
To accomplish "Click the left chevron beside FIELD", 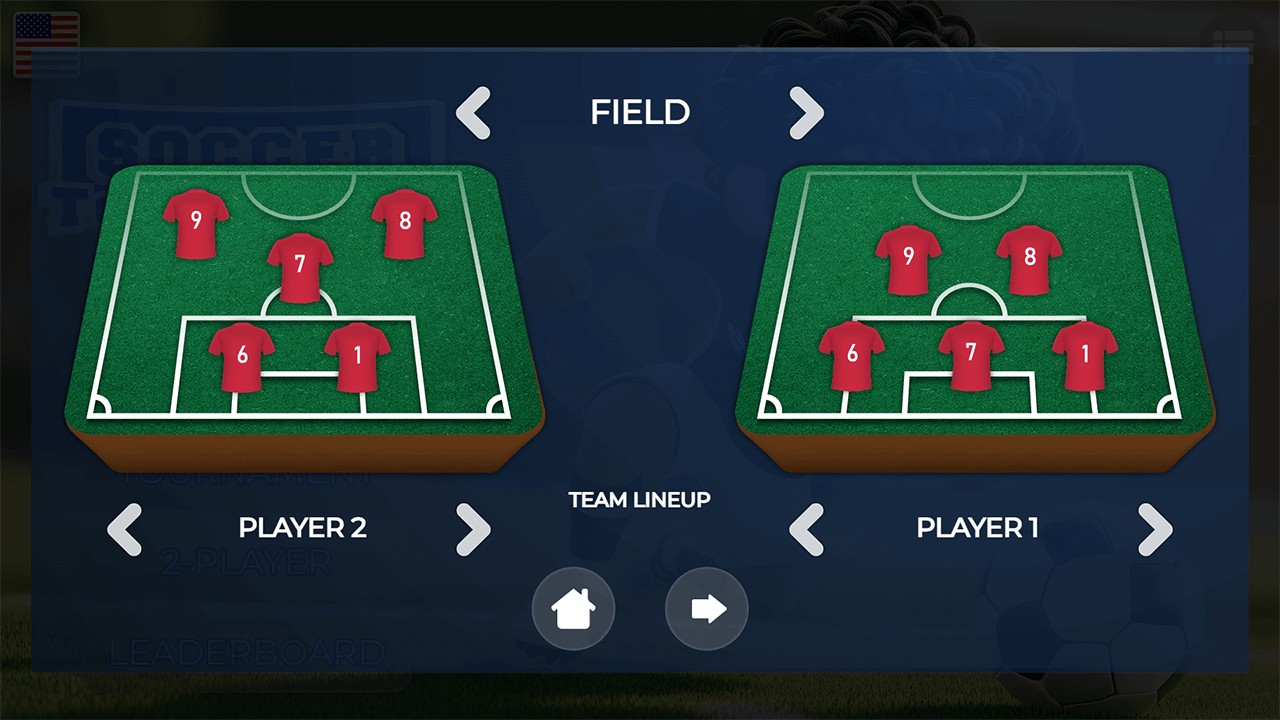I will 473,113.
